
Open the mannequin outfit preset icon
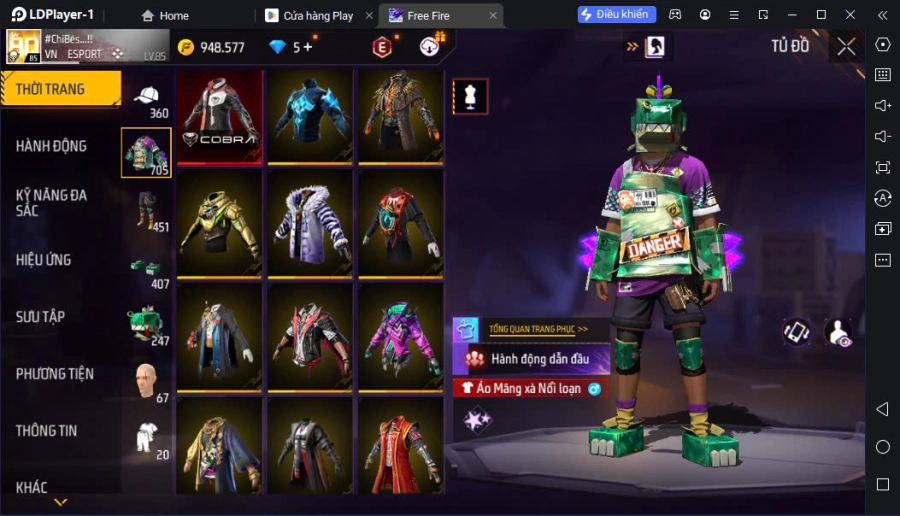(470, 95)
